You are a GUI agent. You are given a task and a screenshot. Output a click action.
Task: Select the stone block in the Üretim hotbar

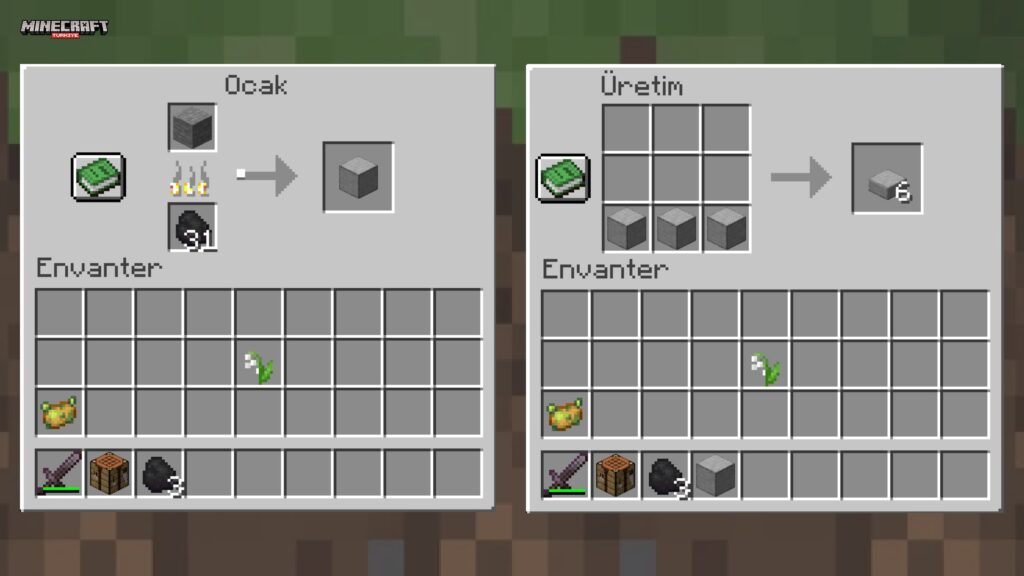(x=716, y=474)
